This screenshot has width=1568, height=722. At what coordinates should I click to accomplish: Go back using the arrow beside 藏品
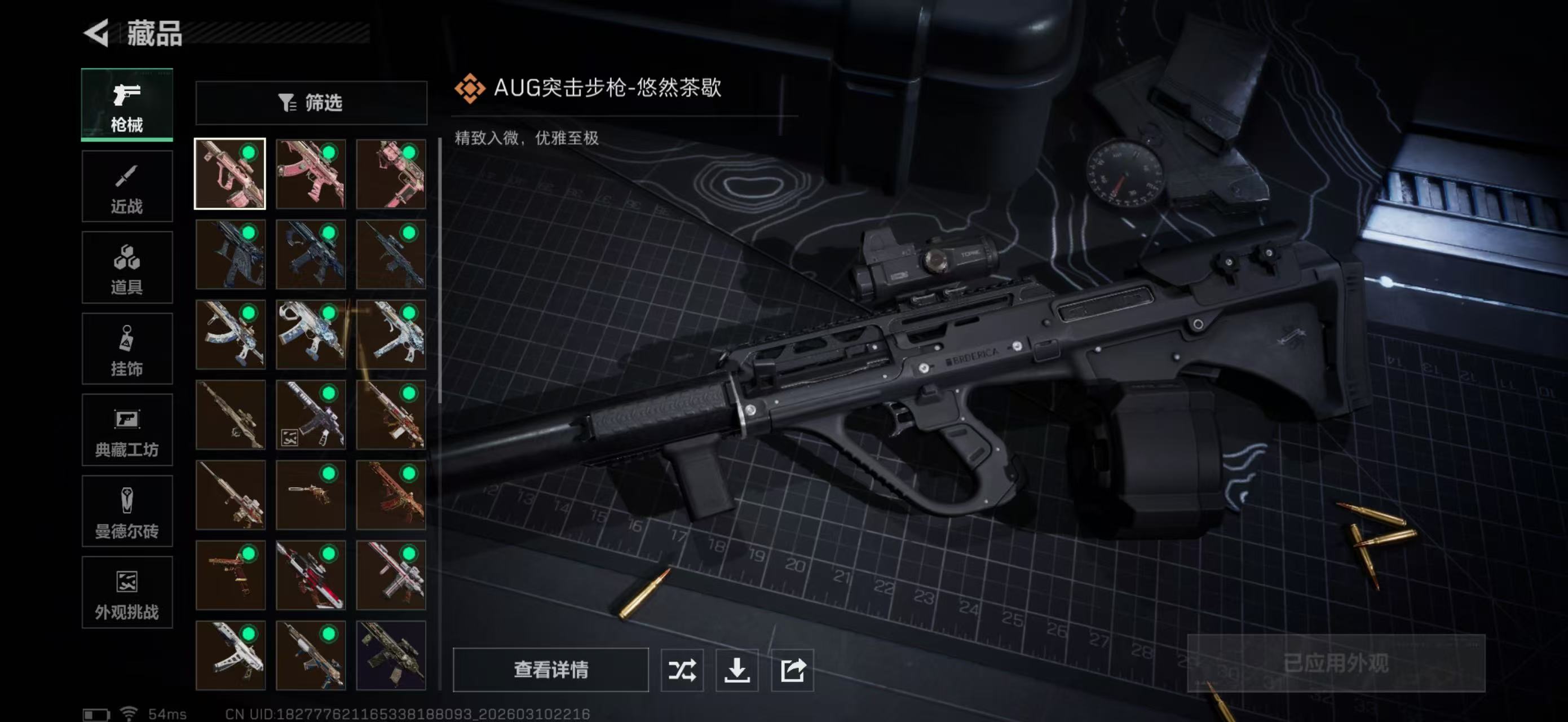click(x=98, y=33)
